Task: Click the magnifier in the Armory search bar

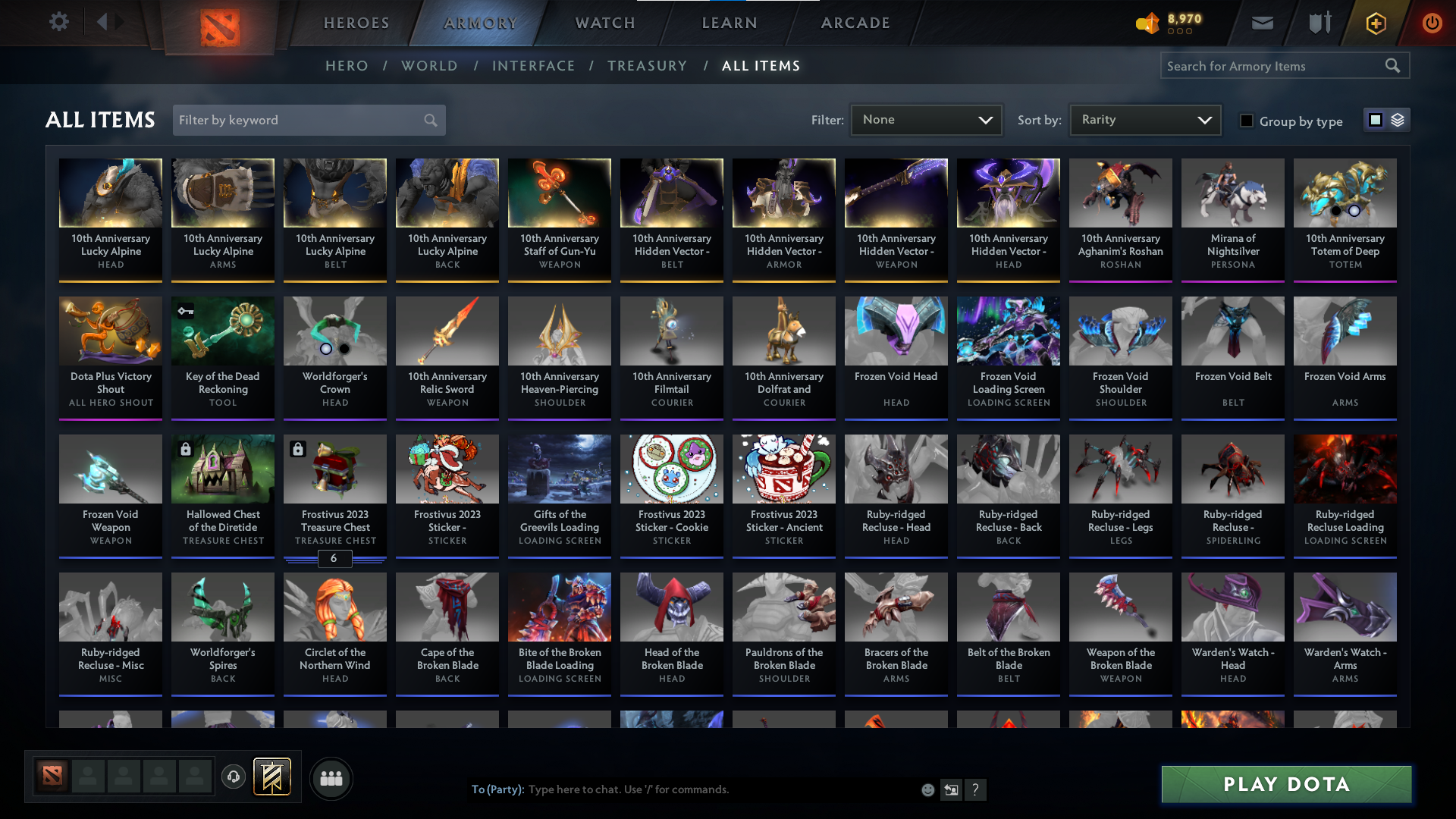Action: (x=1393, y=65)
